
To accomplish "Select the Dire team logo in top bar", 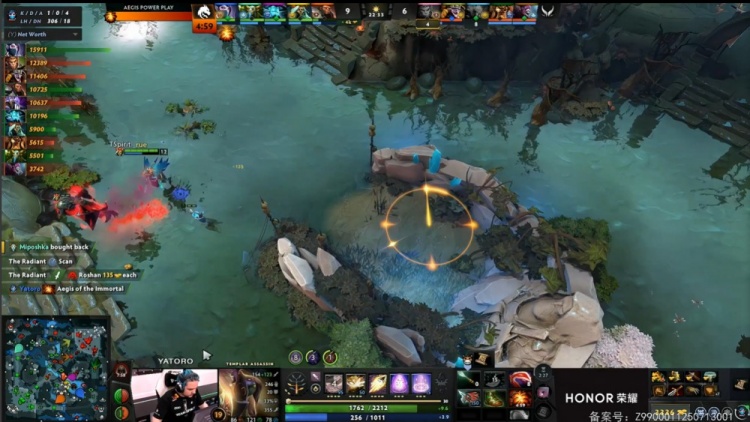I will point(548,11).
